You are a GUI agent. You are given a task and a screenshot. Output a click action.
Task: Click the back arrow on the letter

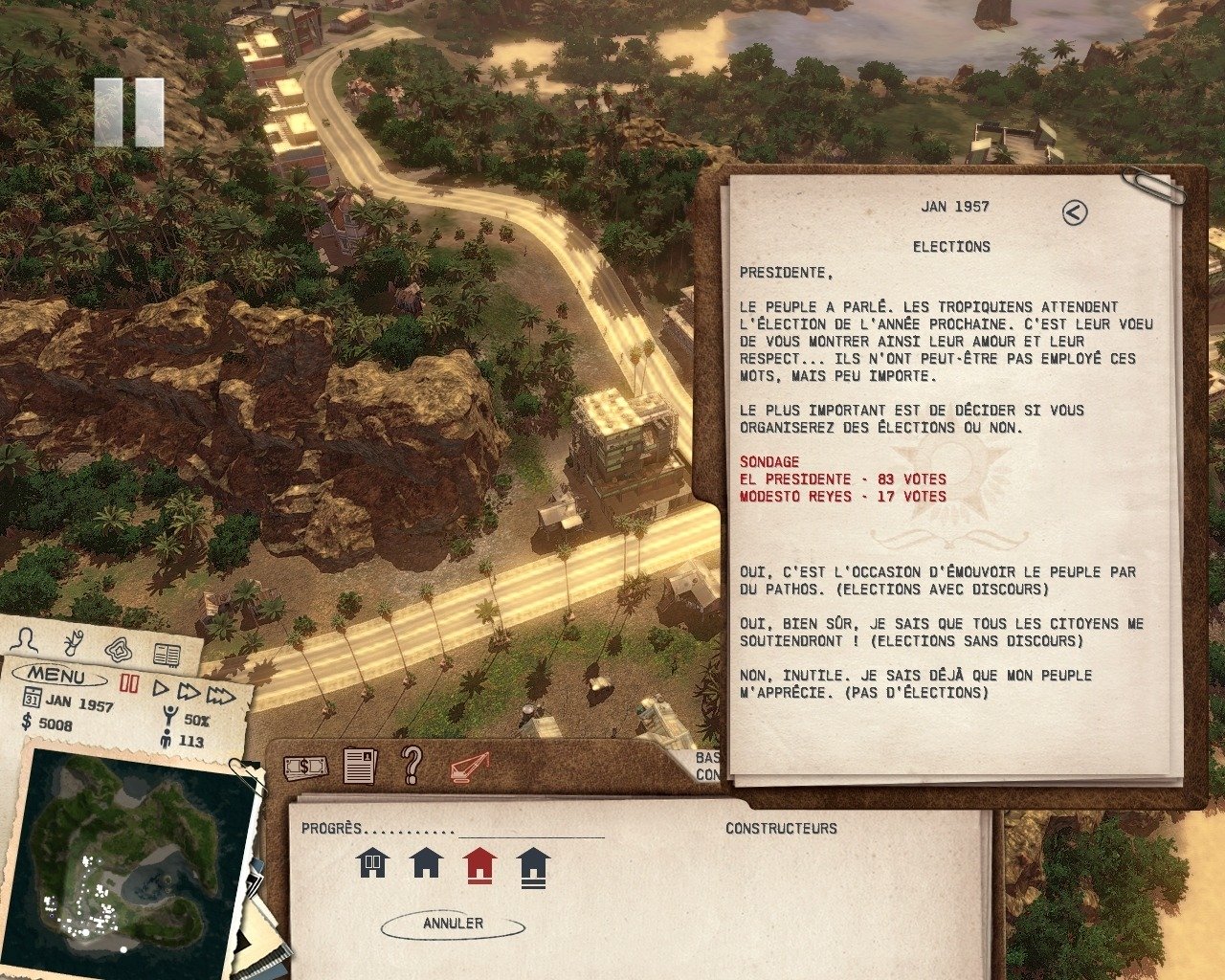pyautogui.click(x=1075, y=212)
